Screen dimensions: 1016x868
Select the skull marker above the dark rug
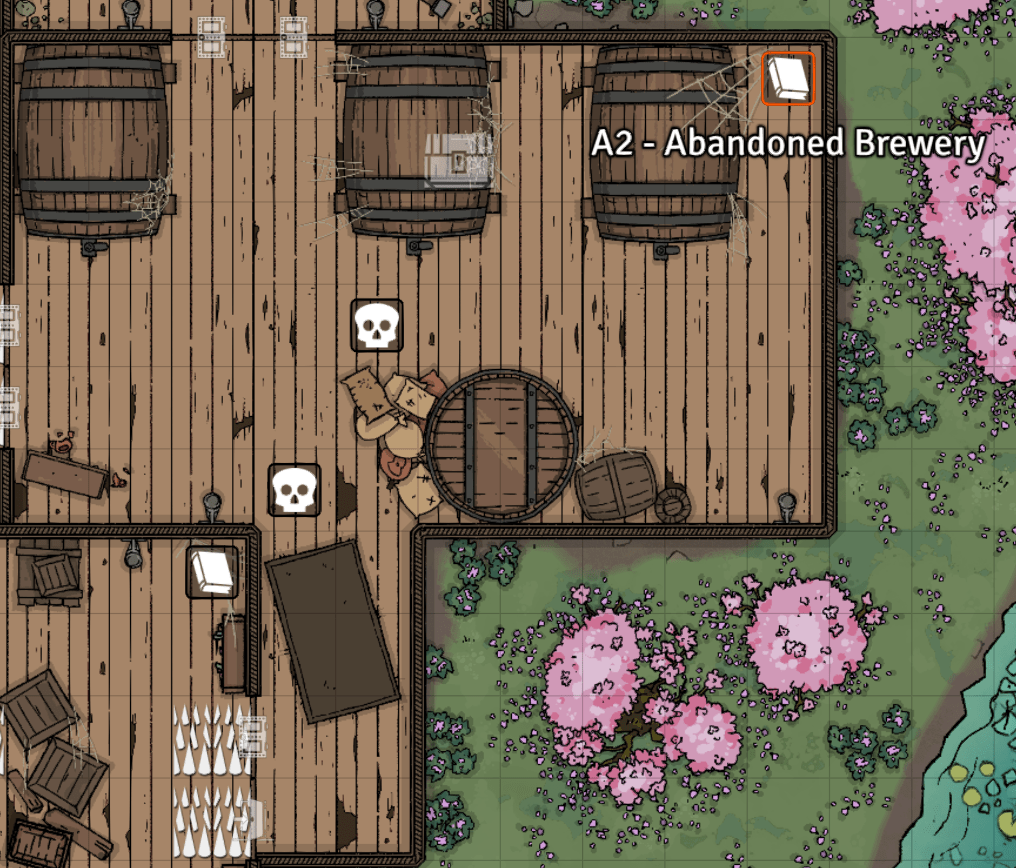point(295,490)
